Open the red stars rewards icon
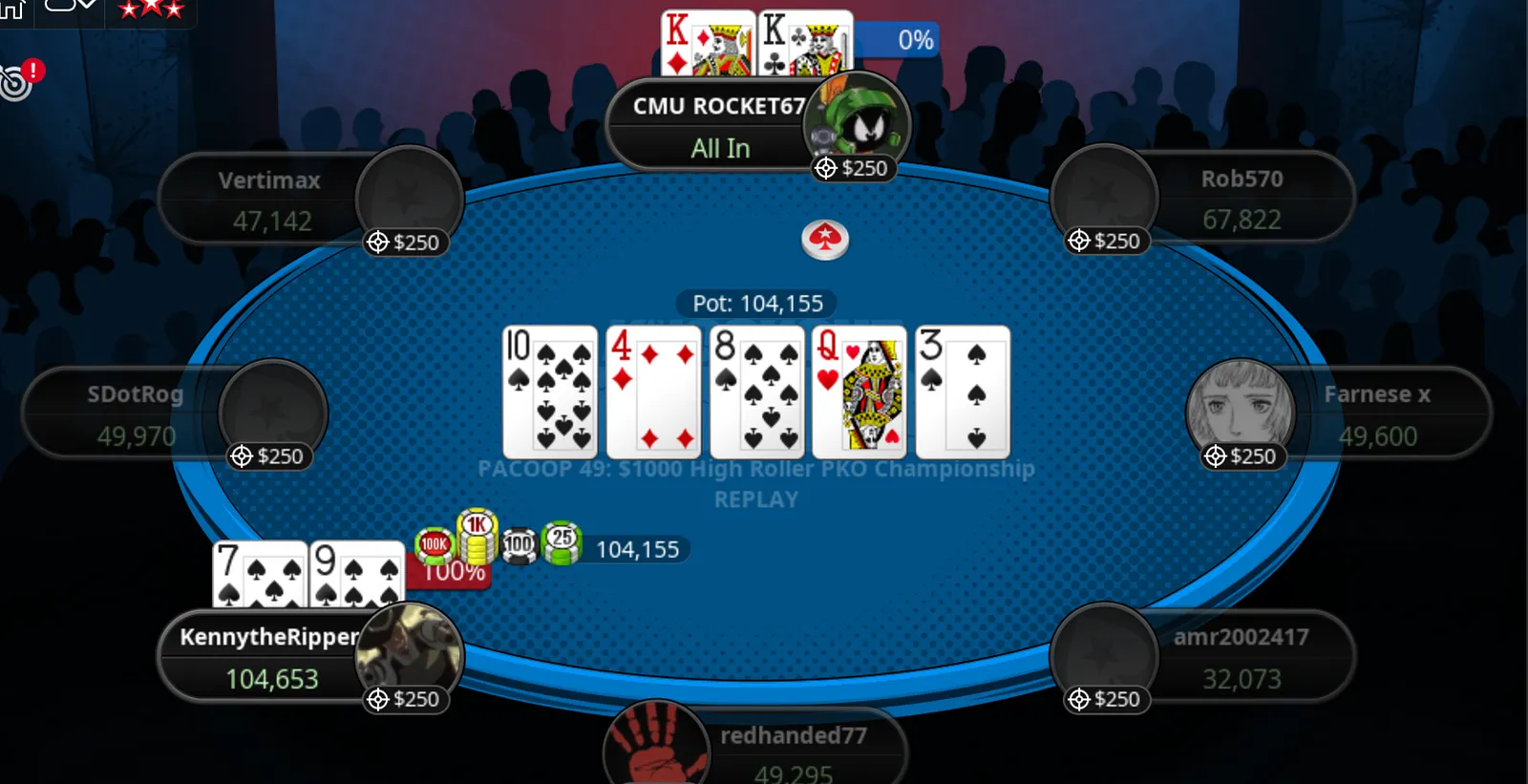 click(x=150, y=10)
